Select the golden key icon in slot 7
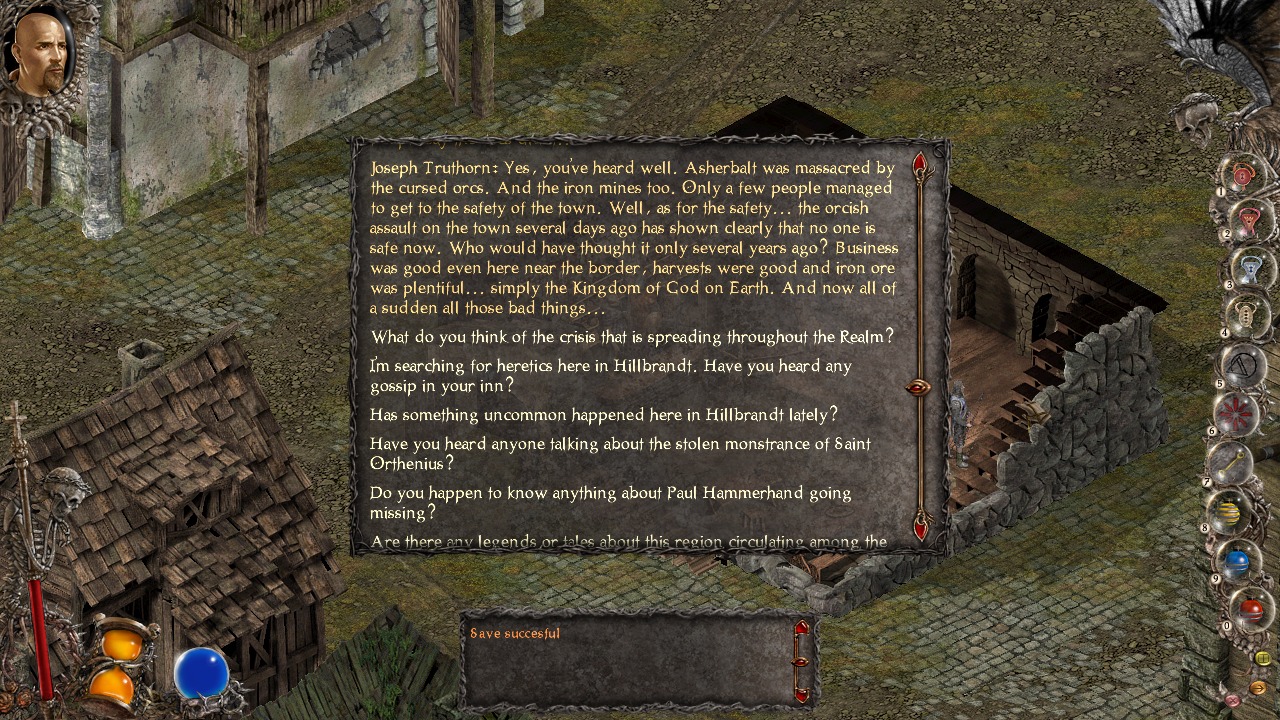 click(1232, 463)
